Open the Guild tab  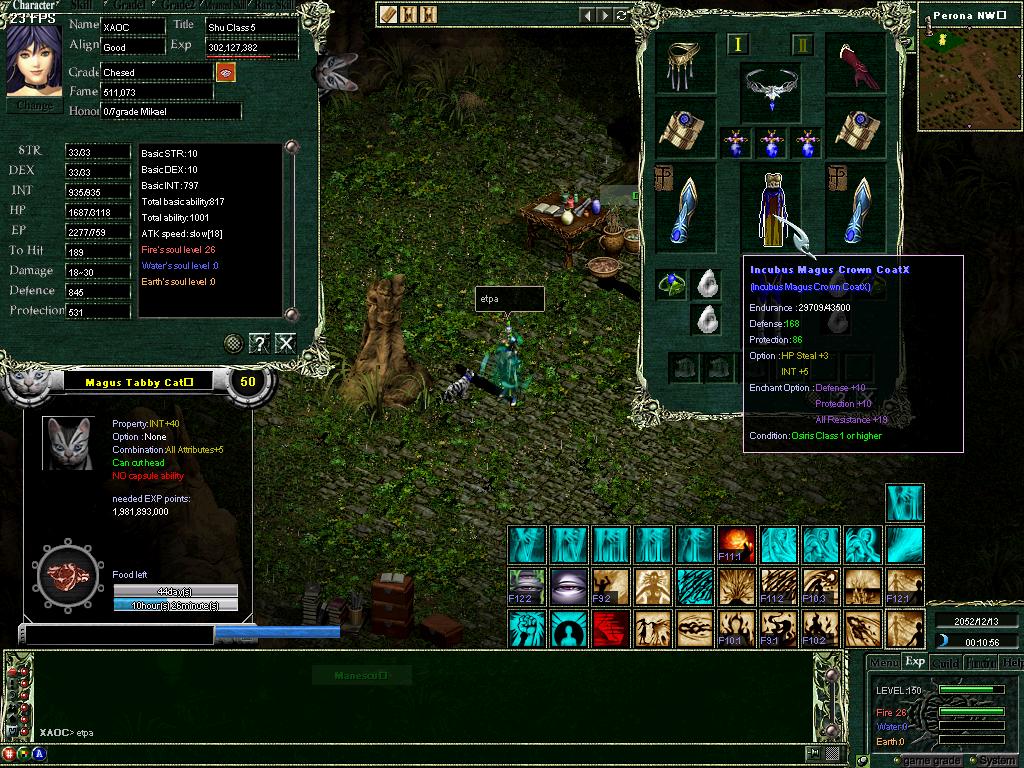pyautogui.click(x=945, y=662)
